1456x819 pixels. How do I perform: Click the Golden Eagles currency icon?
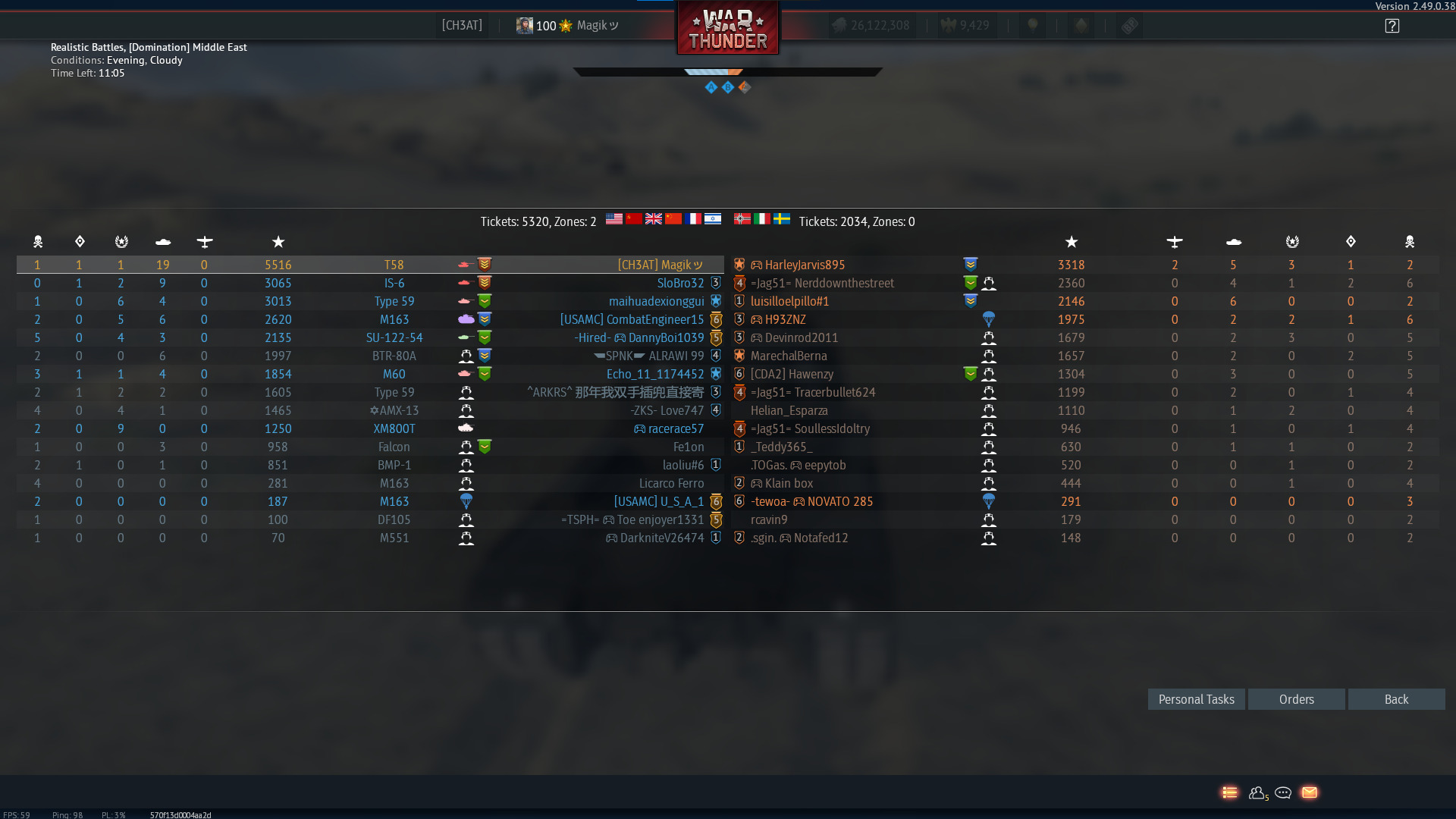click(949, 24)
